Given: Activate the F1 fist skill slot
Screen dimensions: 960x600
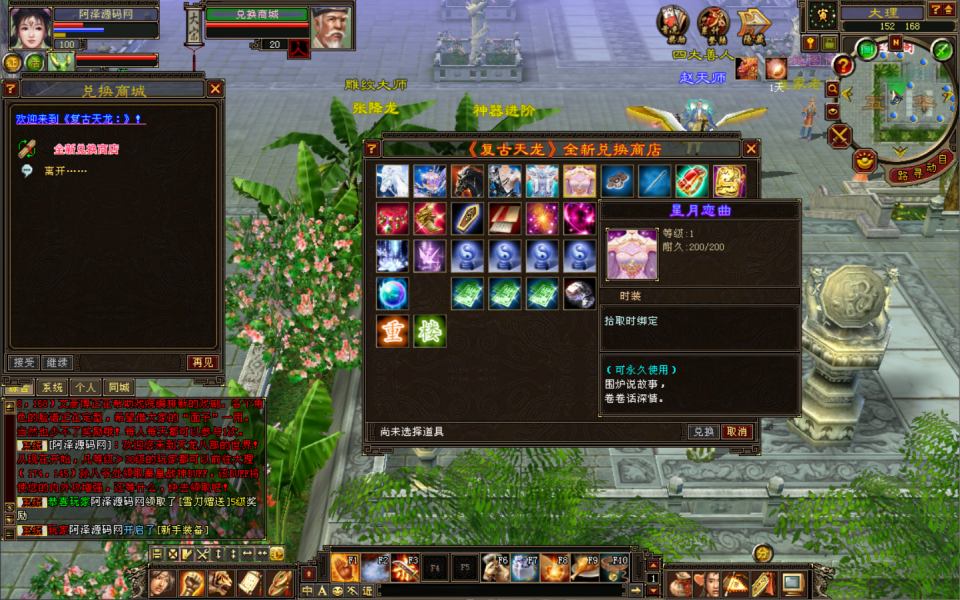Looking at the screenshot, I should click(x=343, y=568).
